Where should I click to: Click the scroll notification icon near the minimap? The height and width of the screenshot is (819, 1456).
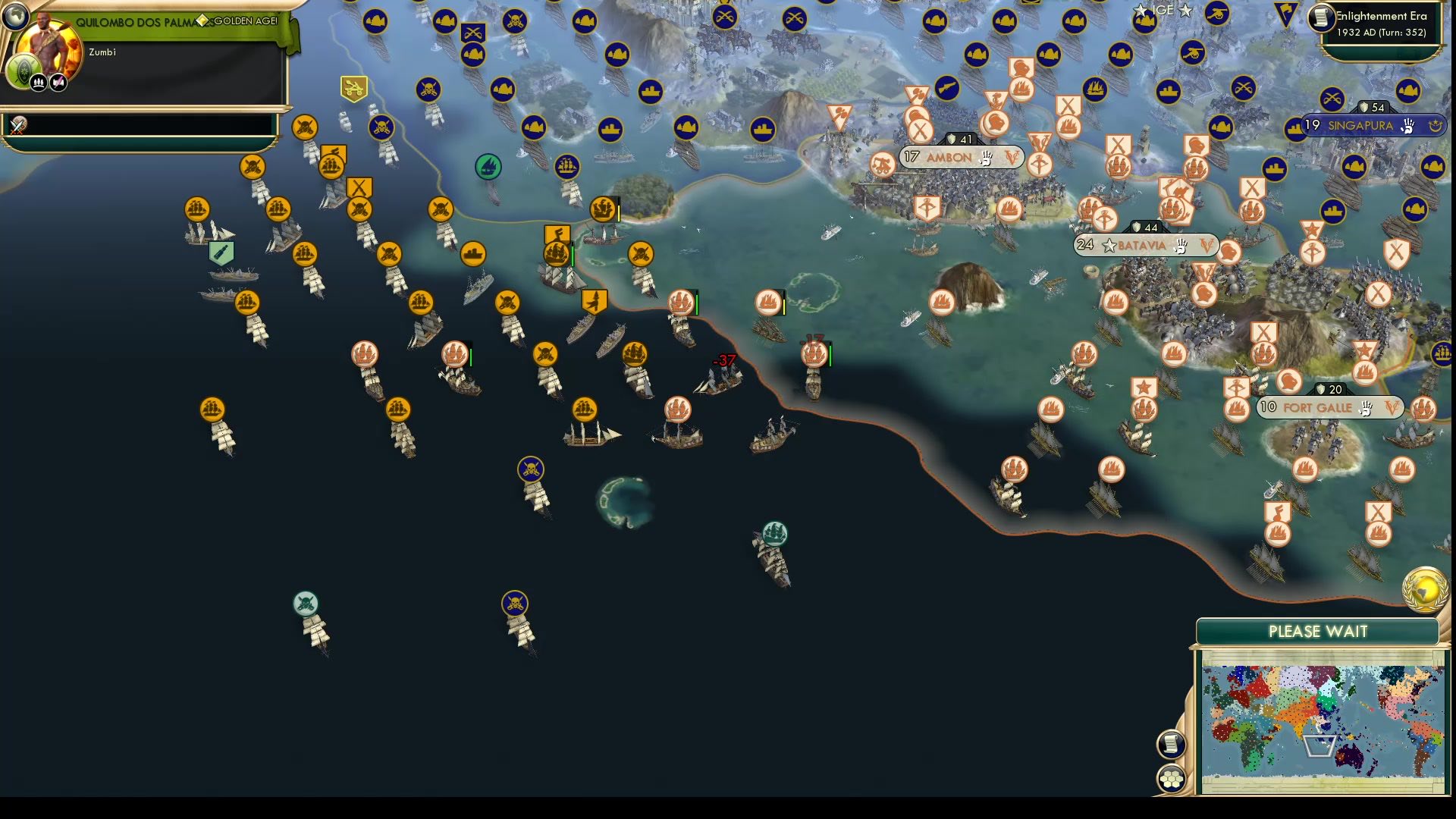point(1172,744)
